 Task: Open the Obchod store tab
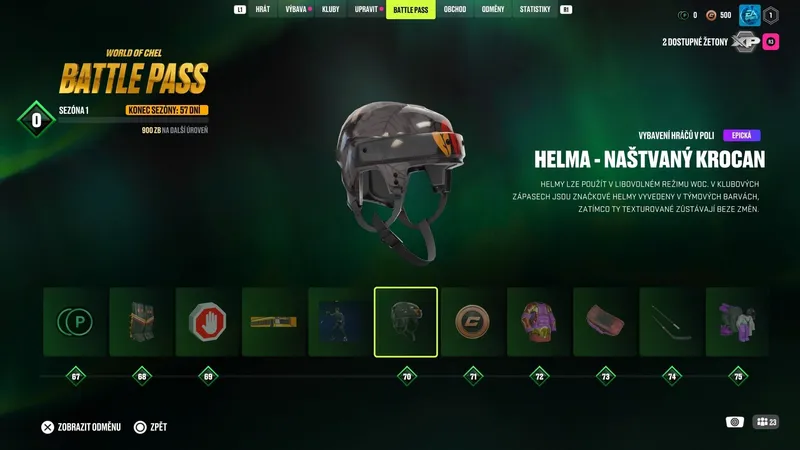(x=455, y=10)
